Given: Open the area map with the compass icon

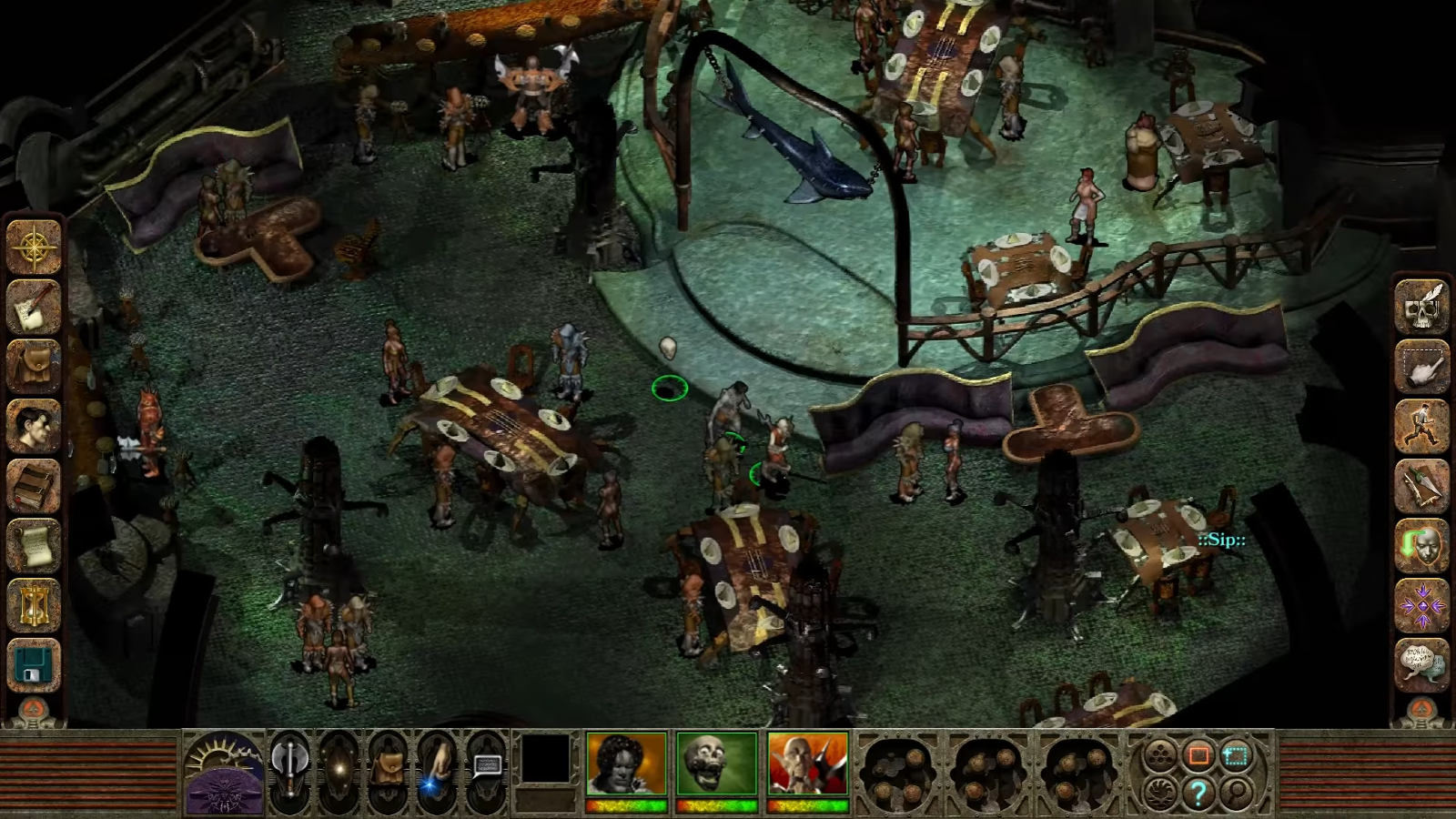Looking at the screenshot, I should (35, 247).
